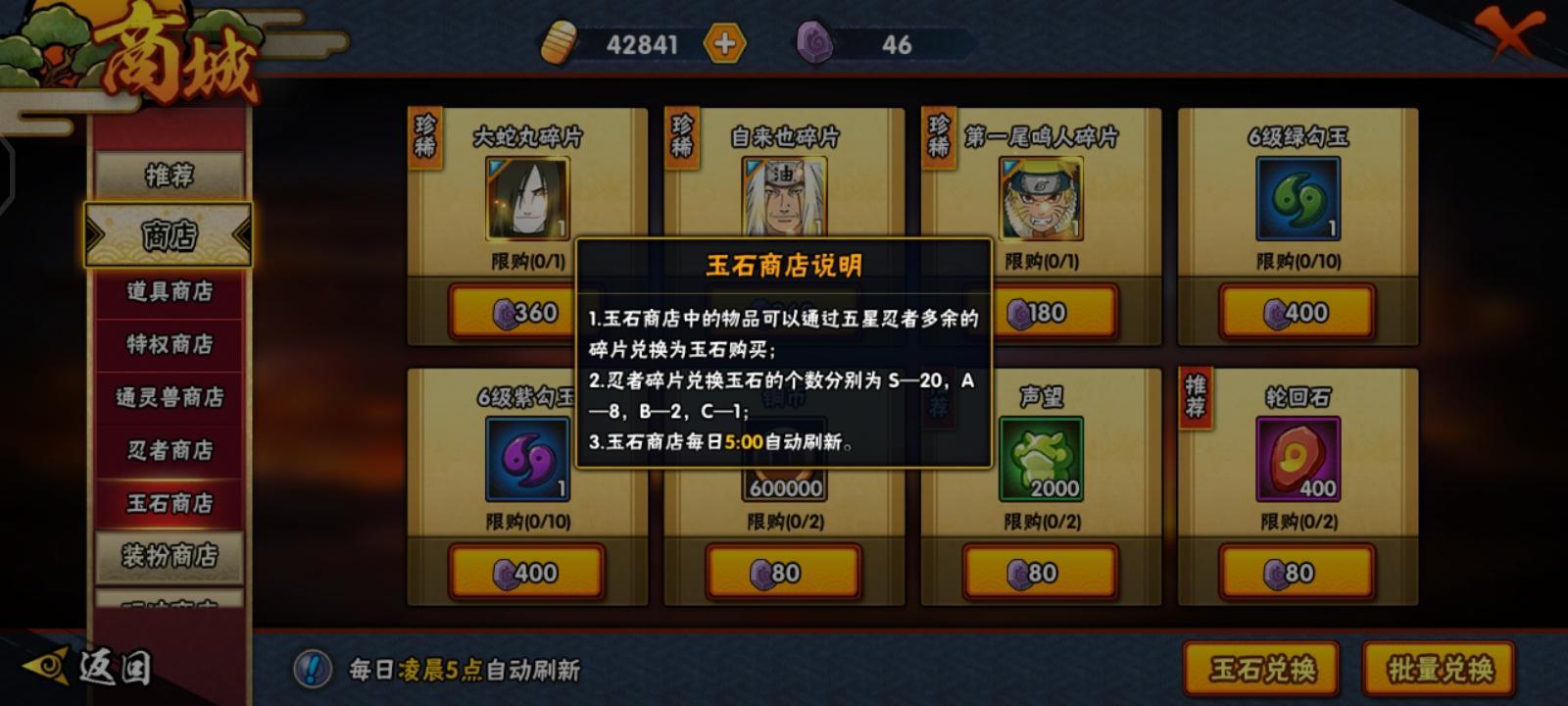Open the 装扮商店 section
The height and width of the screenshot is (706, 1568).
point(169,554)
